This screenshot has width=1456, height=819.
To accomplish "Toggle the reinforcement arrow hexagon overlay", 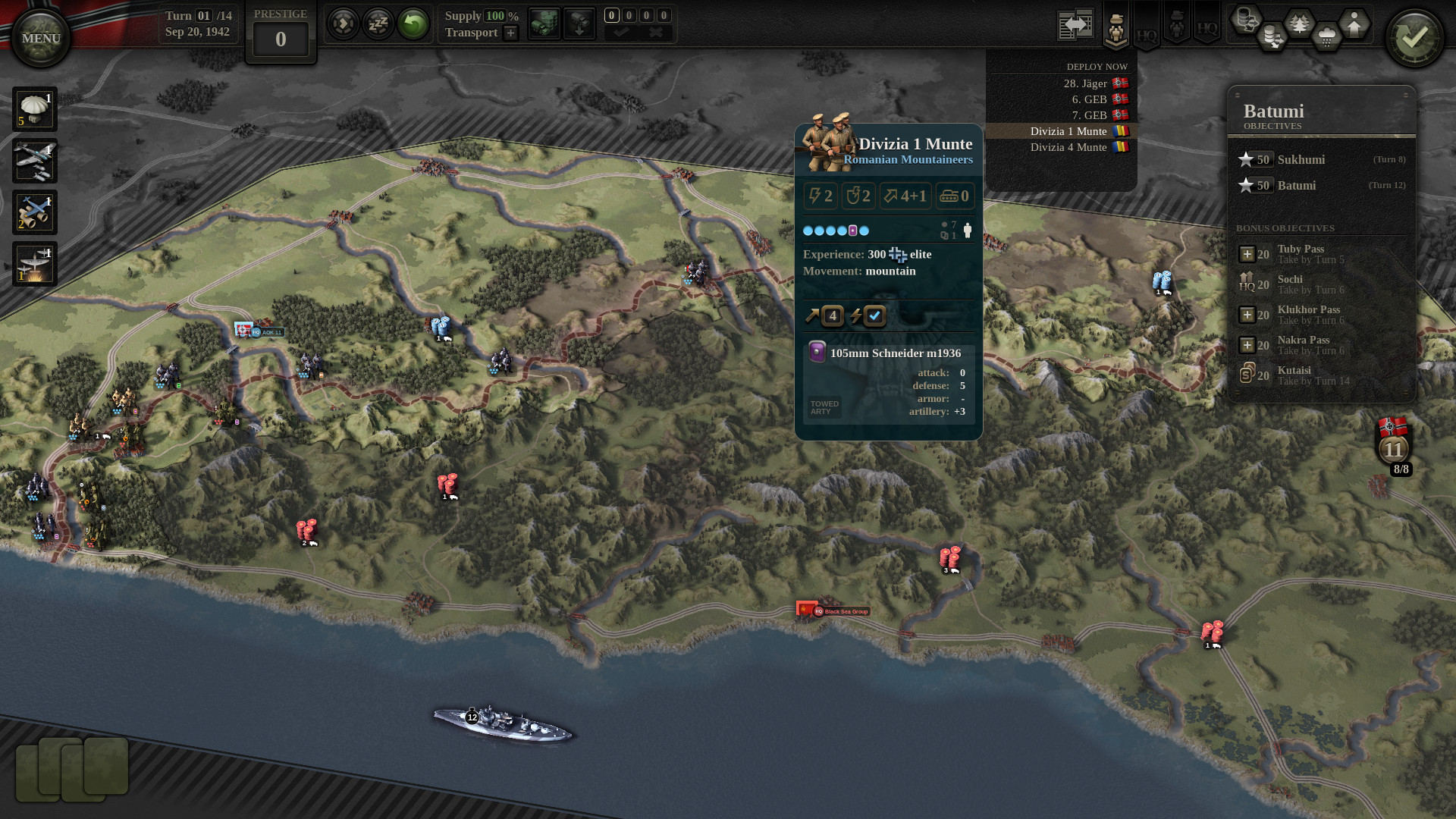I will [x=1353, y=21].
